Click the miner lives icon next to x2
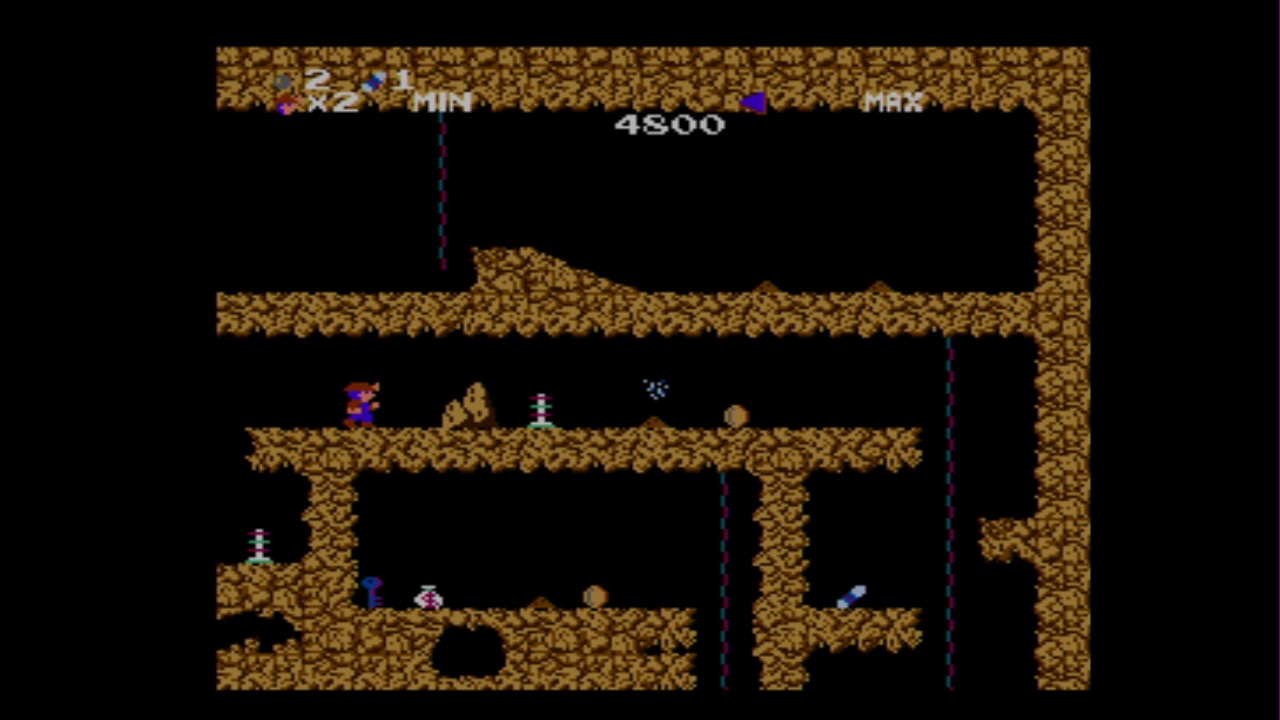Viewport: 1280px width, 720px height. point(288,105)
